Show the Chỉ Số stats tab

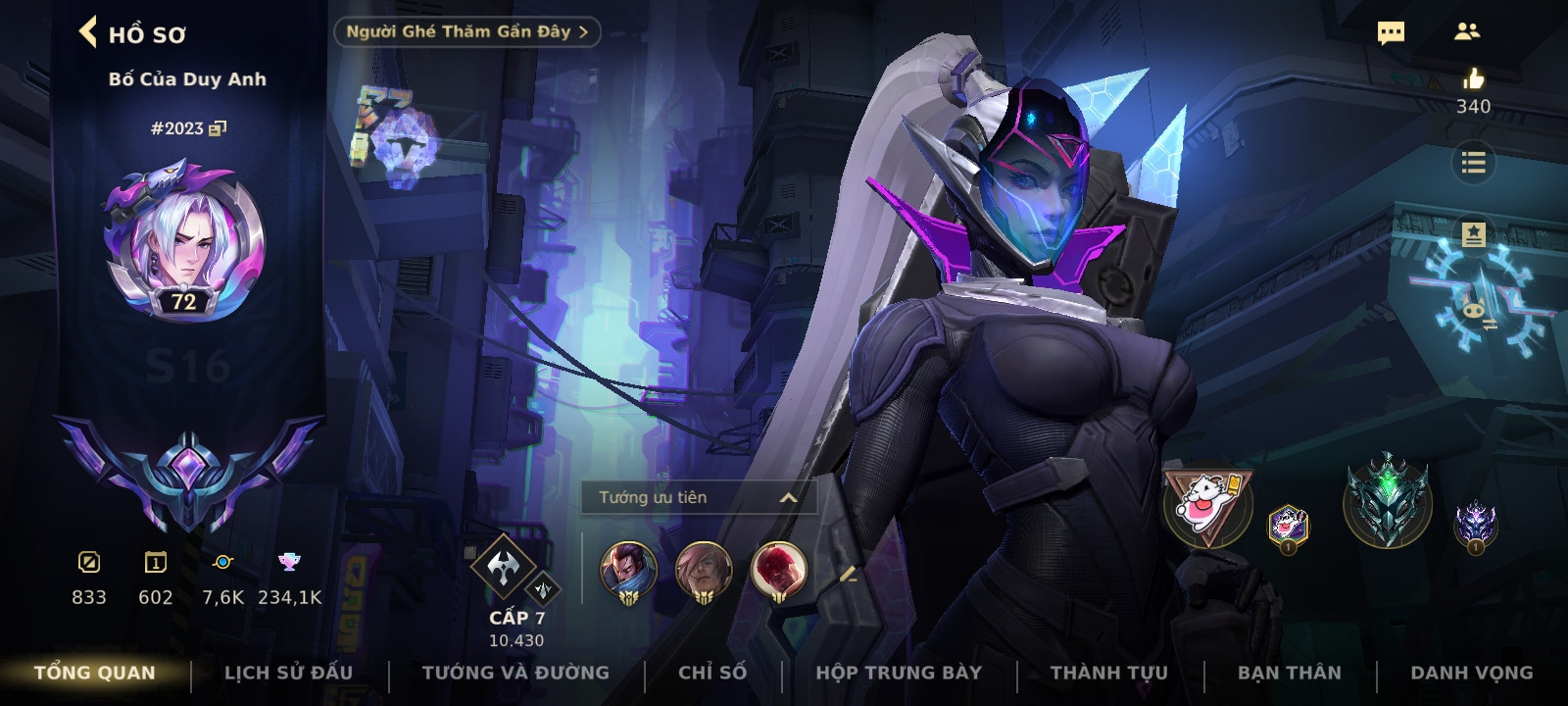tap(712, 673)
